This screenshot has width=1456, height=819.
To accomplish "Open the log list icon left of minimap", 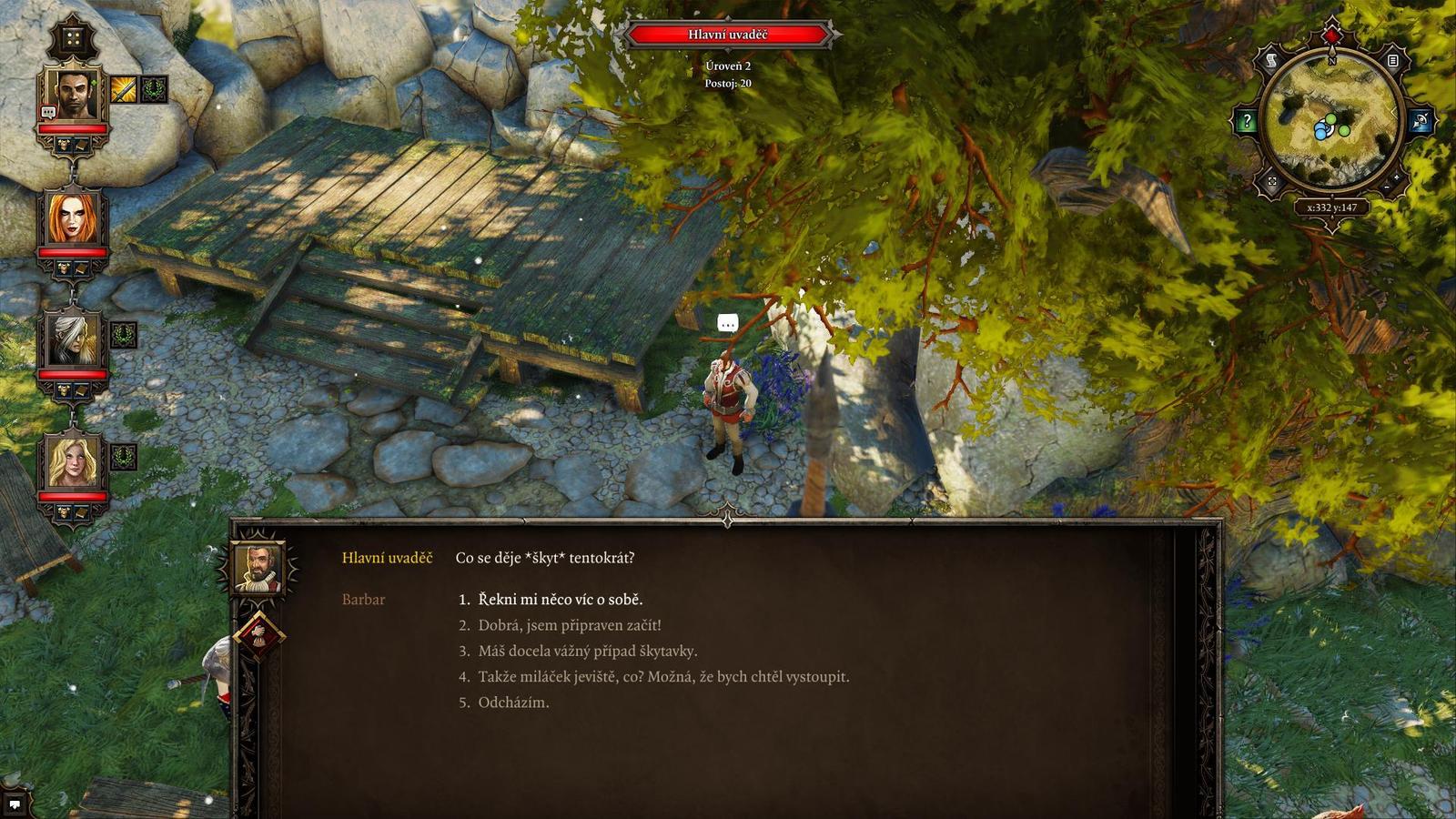I will (1393, 60).
